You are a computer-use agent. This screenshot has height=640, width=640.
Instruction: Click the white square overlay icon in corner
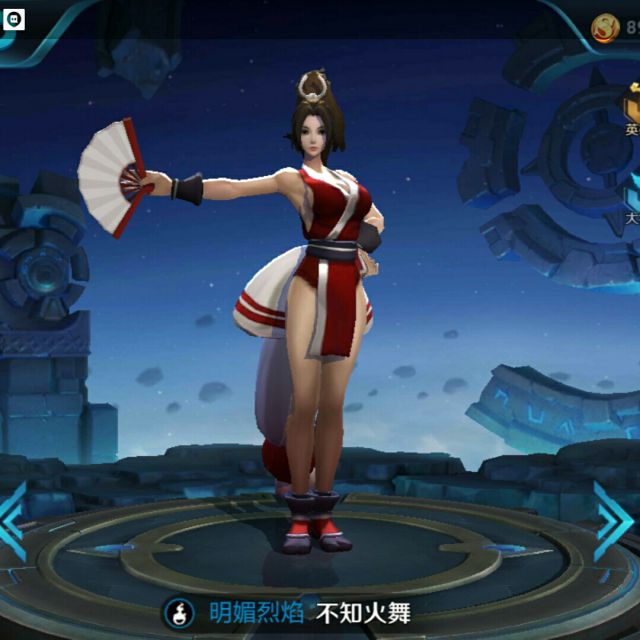(x=13, y=17)
